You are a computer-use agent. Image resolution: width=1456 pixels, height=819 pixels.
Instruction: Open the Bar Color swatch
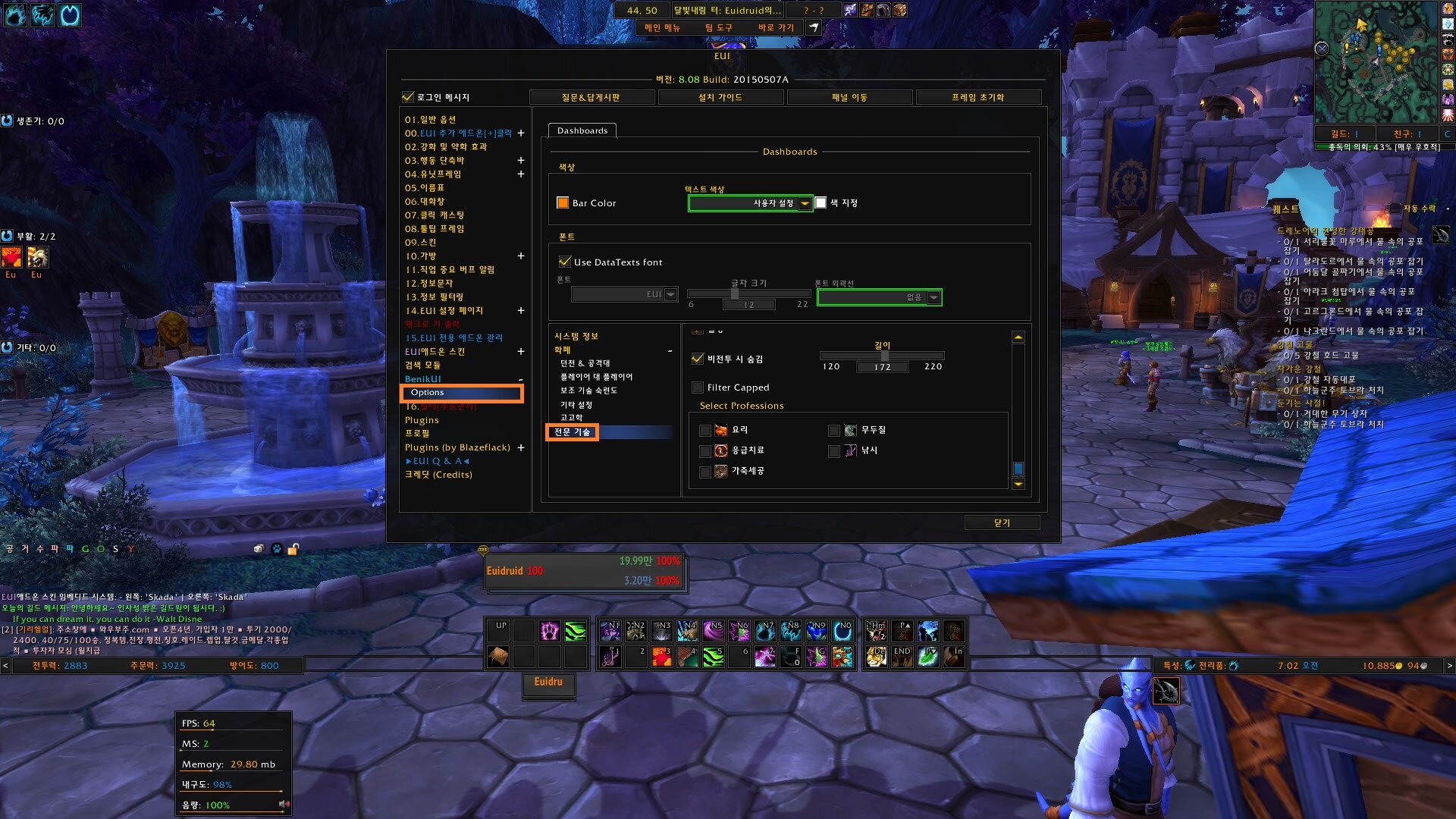click(x=563, y=203)
